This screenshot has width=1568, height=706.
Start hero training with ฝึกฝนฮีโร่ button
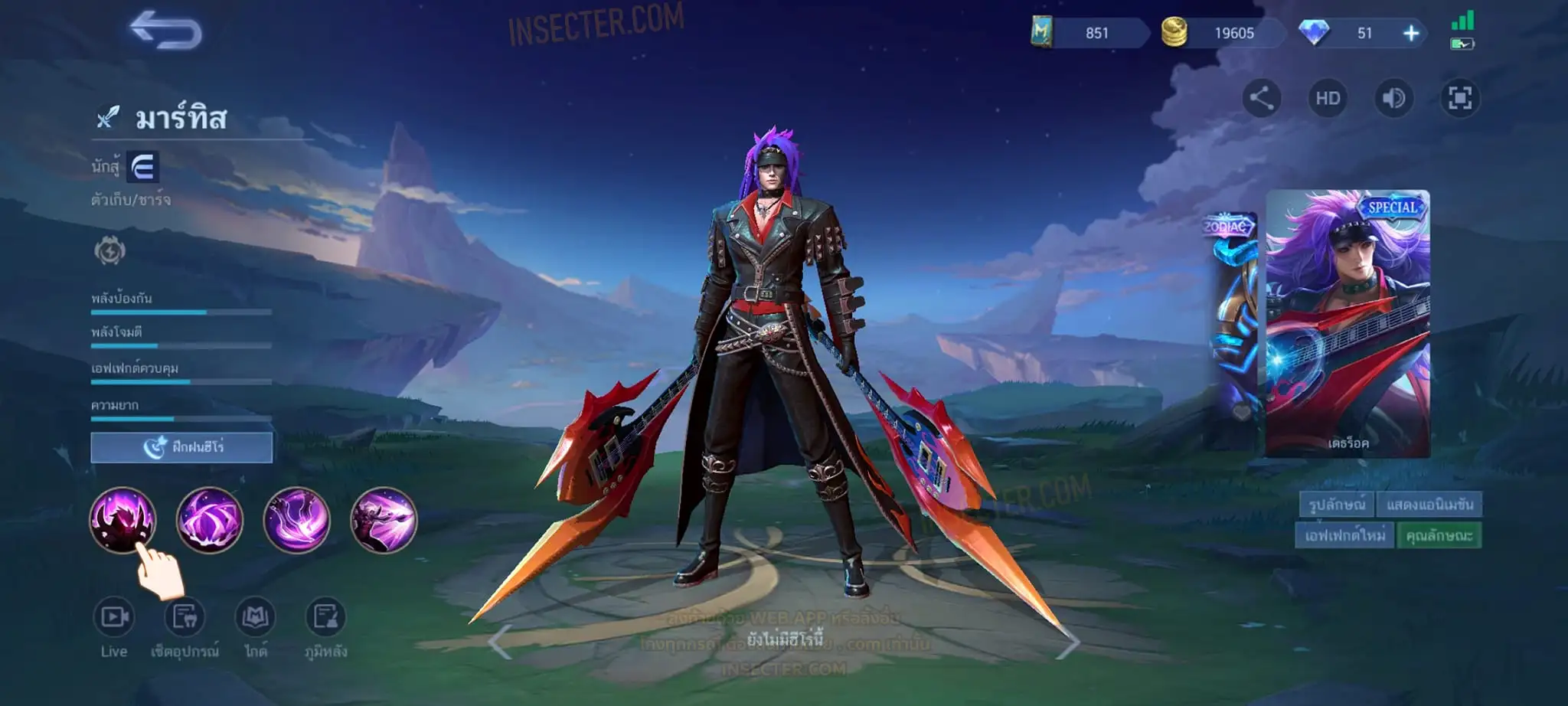tap(181, 447)
